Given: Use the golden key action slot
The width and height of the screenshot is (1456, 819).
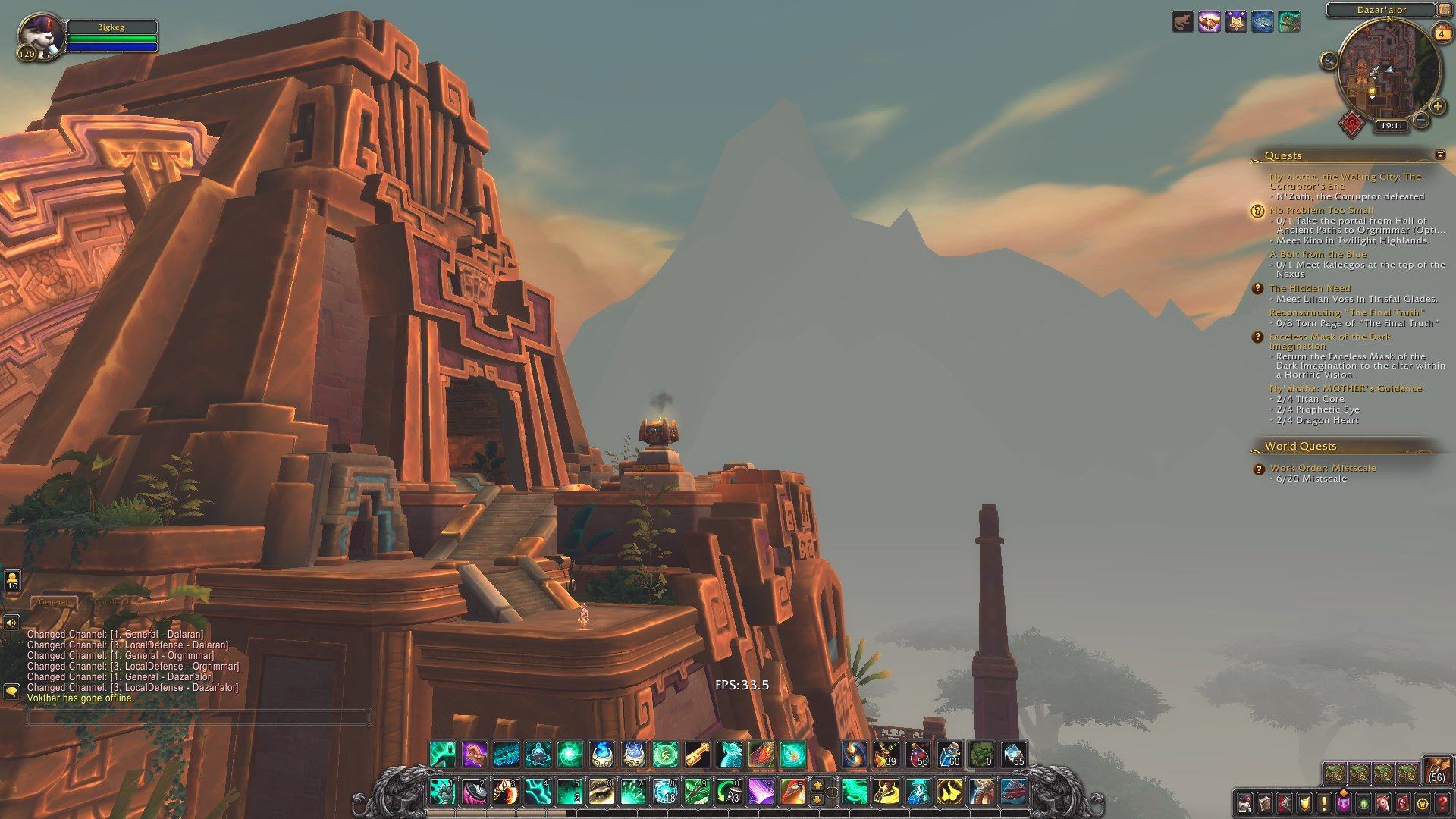Looking at the screenshot, I should (x=697, y=755).
